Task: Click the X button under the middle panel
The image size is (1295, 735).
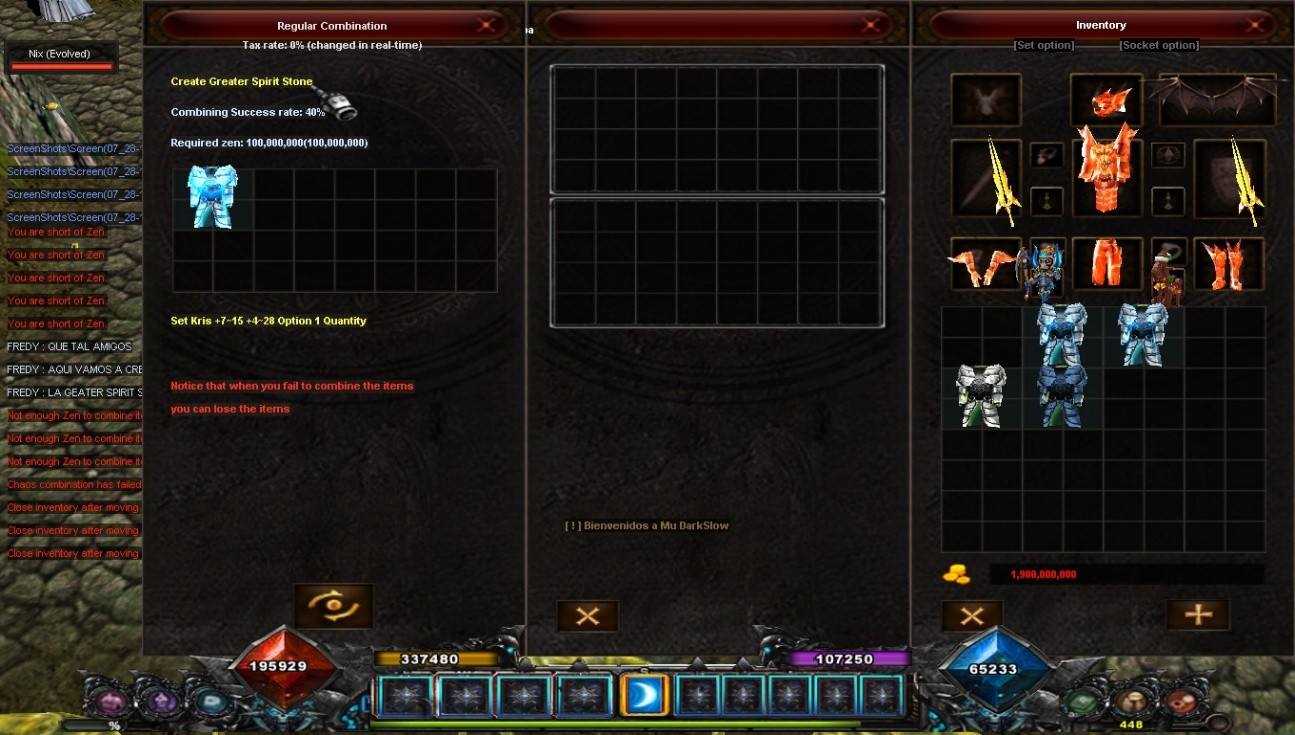Action: point(588,616)
